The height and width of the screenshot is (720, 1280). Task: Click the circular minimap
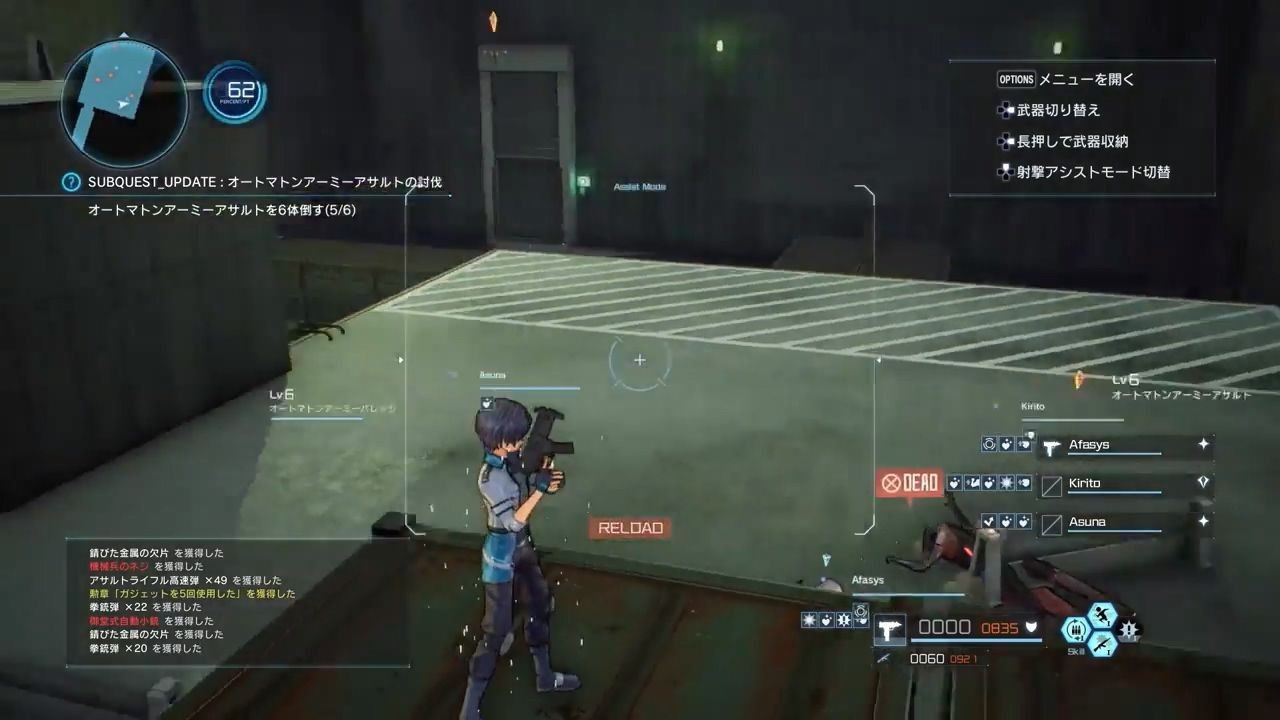124,103
